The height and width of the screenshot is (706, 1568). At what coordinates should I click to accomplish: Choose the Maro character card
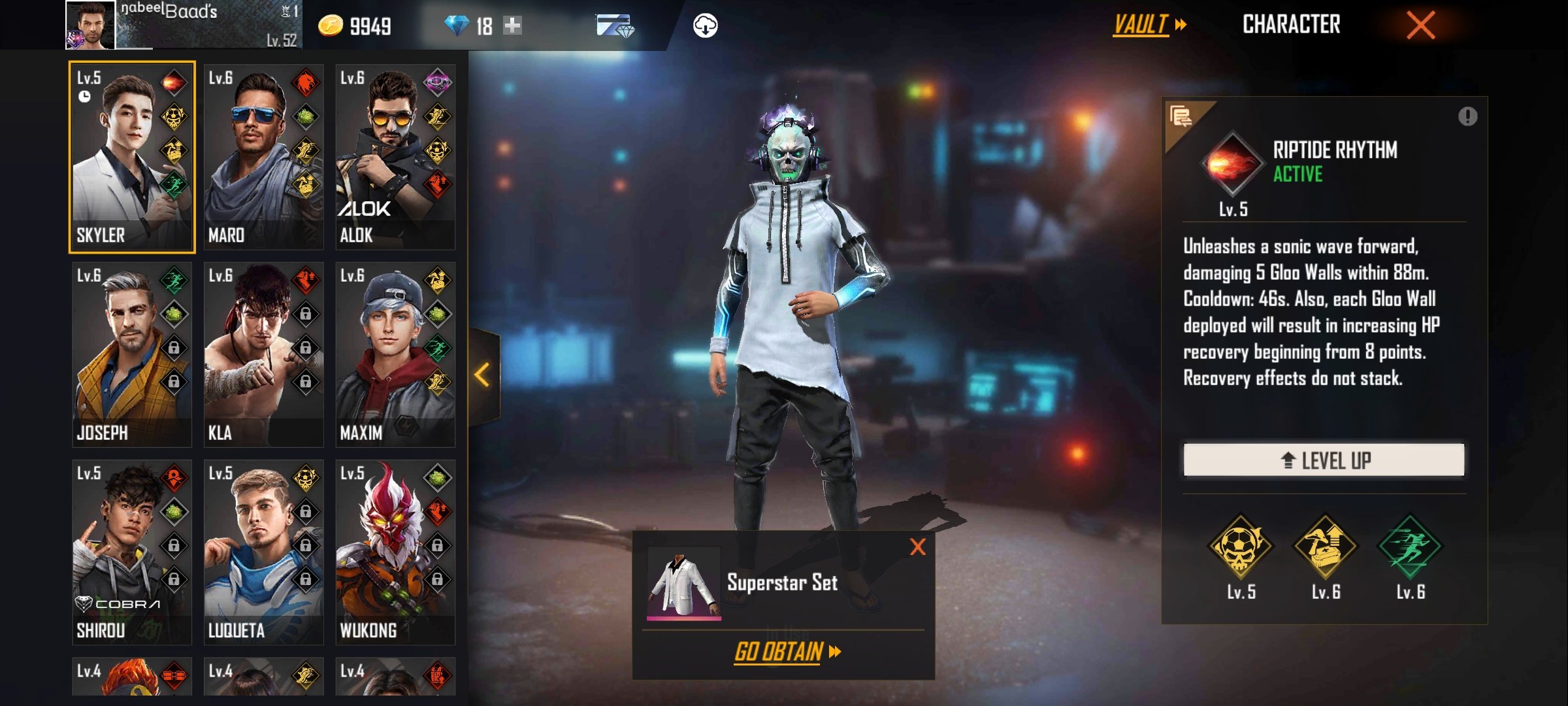coord(263,157)
